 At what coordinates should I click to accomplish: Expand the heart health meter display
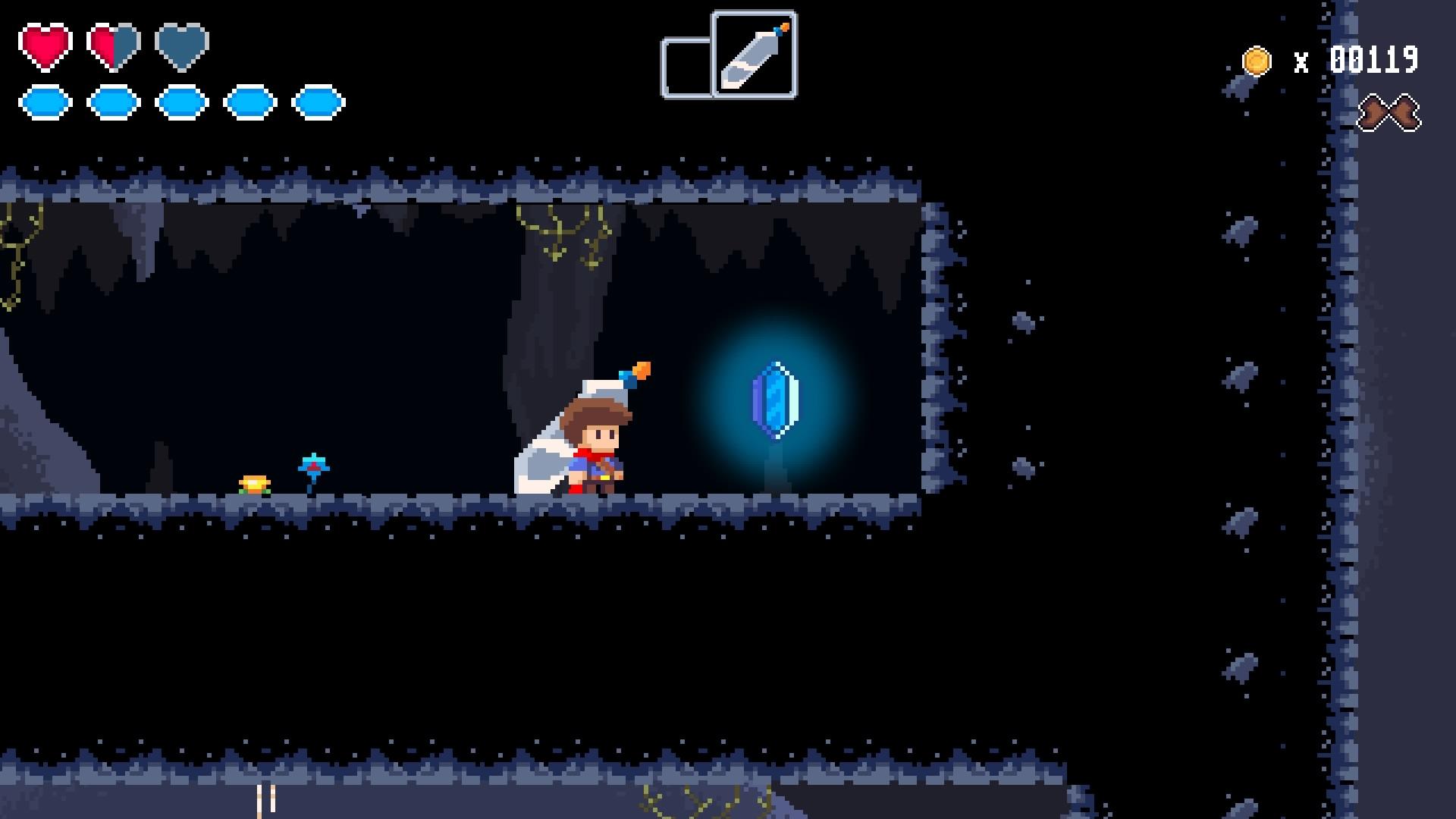pyautogui.click(x=112, y=47)
